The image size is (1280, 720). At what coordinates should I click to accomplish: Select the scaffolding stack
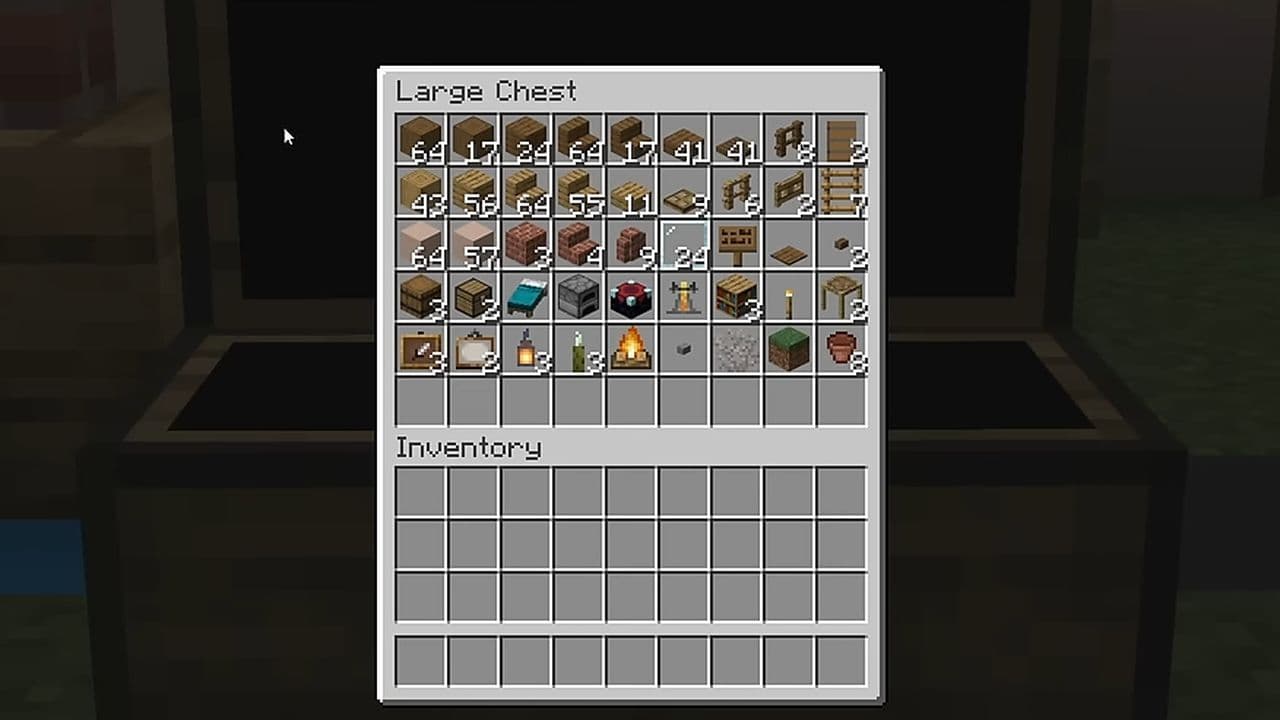[x=842, y=296]
